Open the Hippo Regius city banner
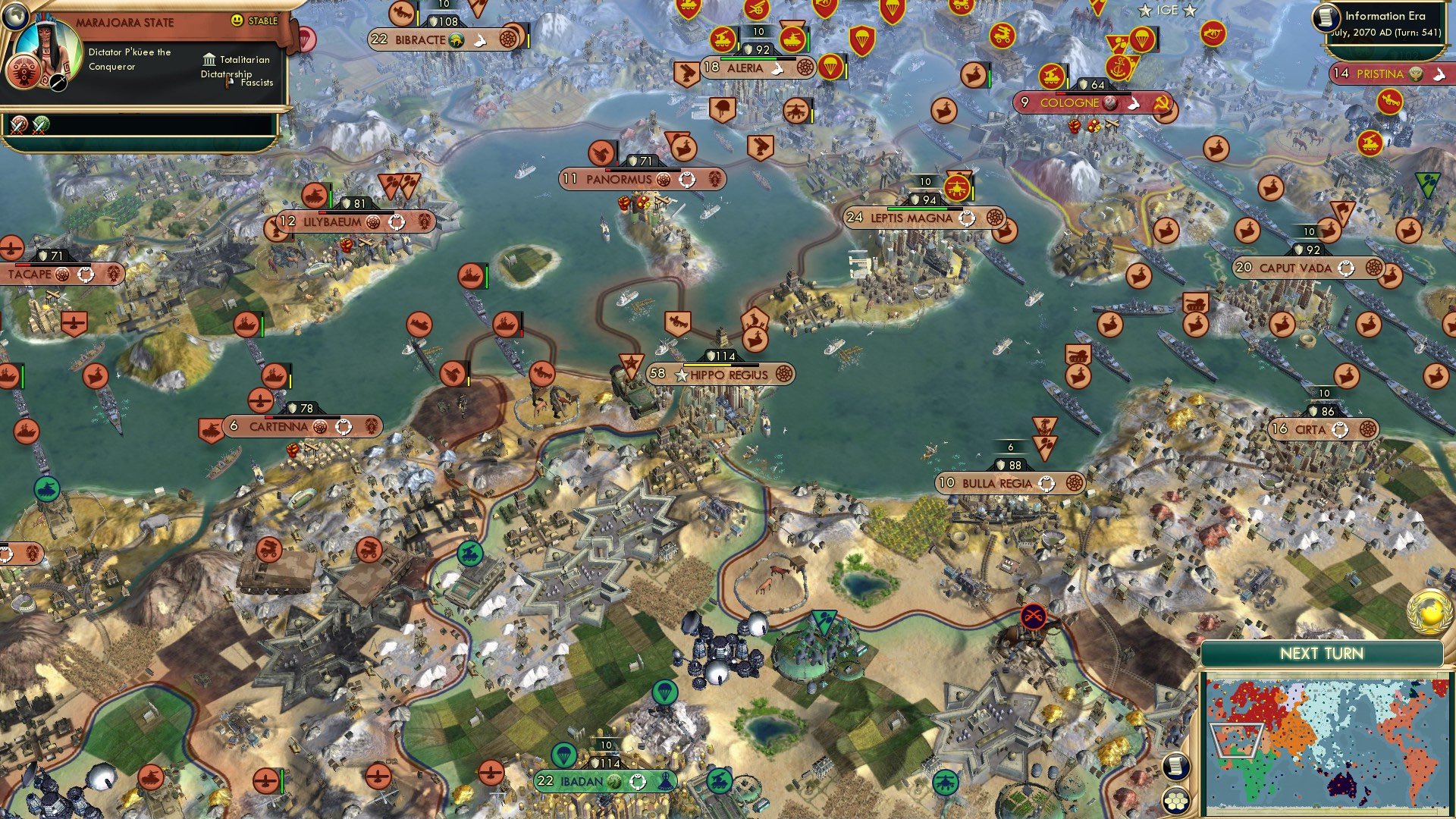Viewport: 1456px width, 819px height. 720,375
